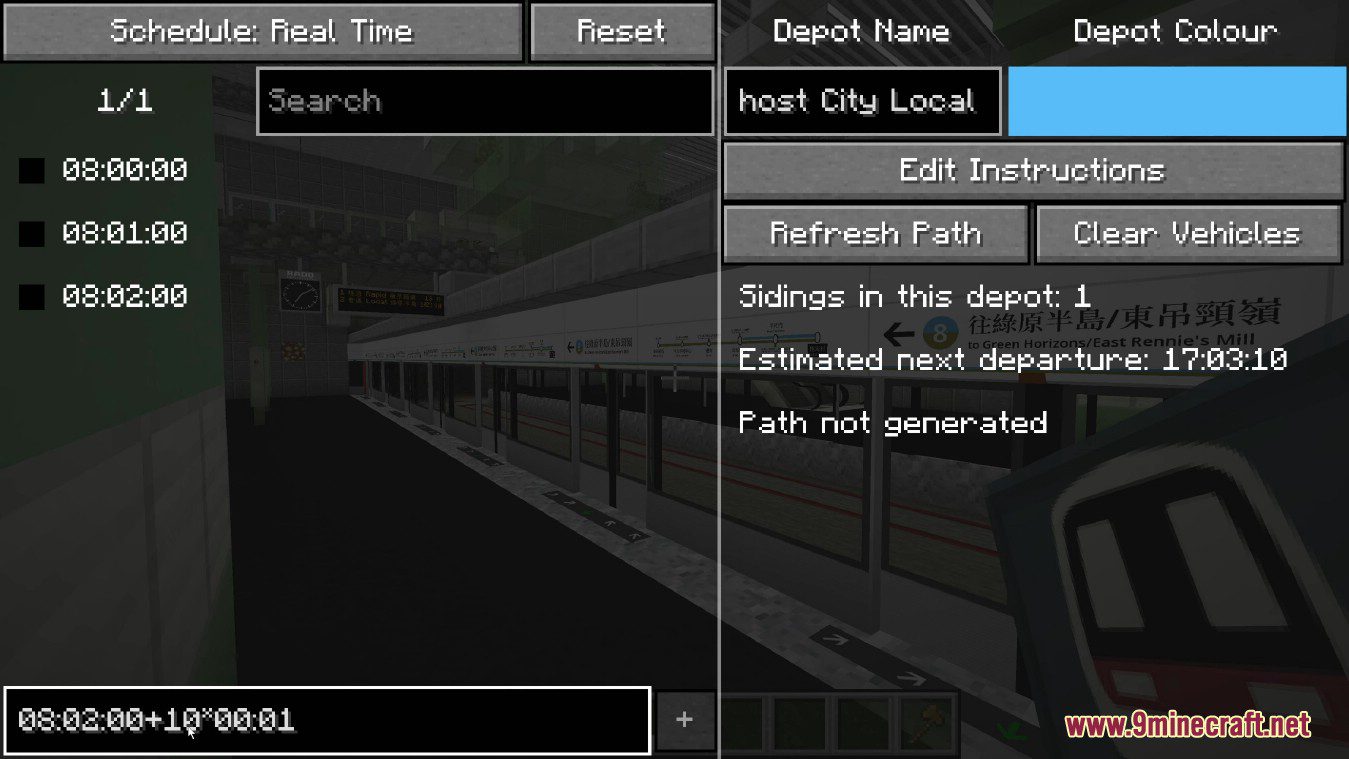
Task: Click Refresh Path to regenerate routing
Action: (x=875, y=233)
